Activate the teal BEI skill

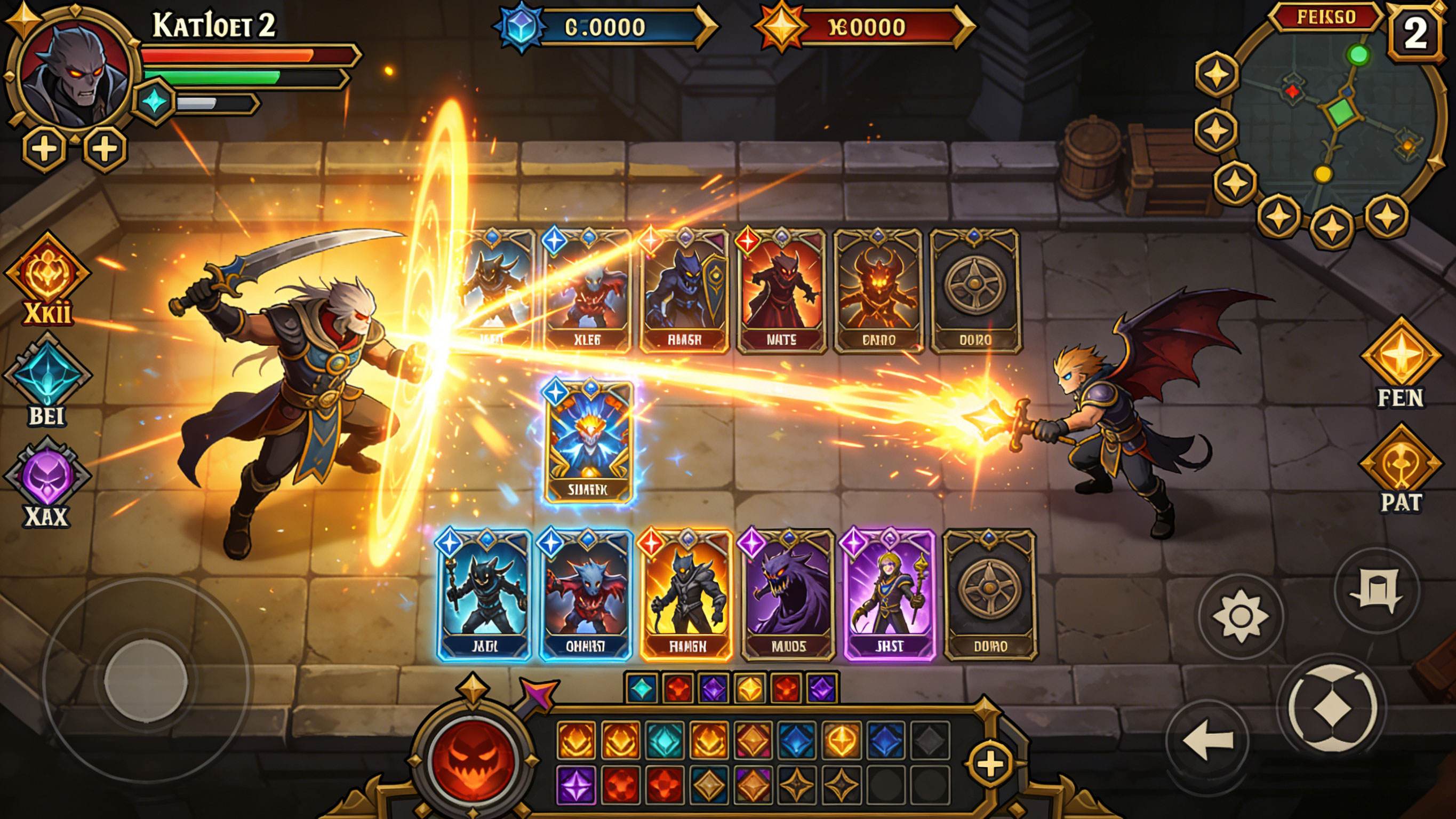click(x=47, y=375)
